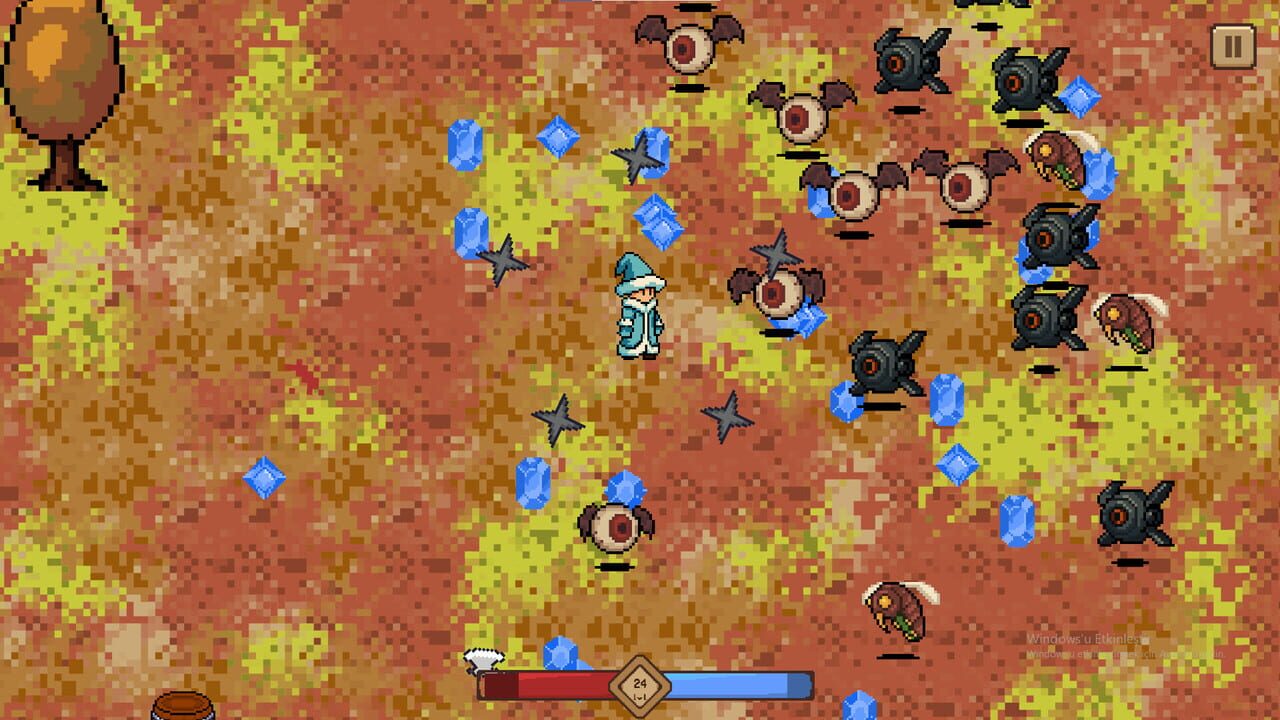Select a shuriken projectile on the ground
The image size is (1280, 720).
[556, 420]
